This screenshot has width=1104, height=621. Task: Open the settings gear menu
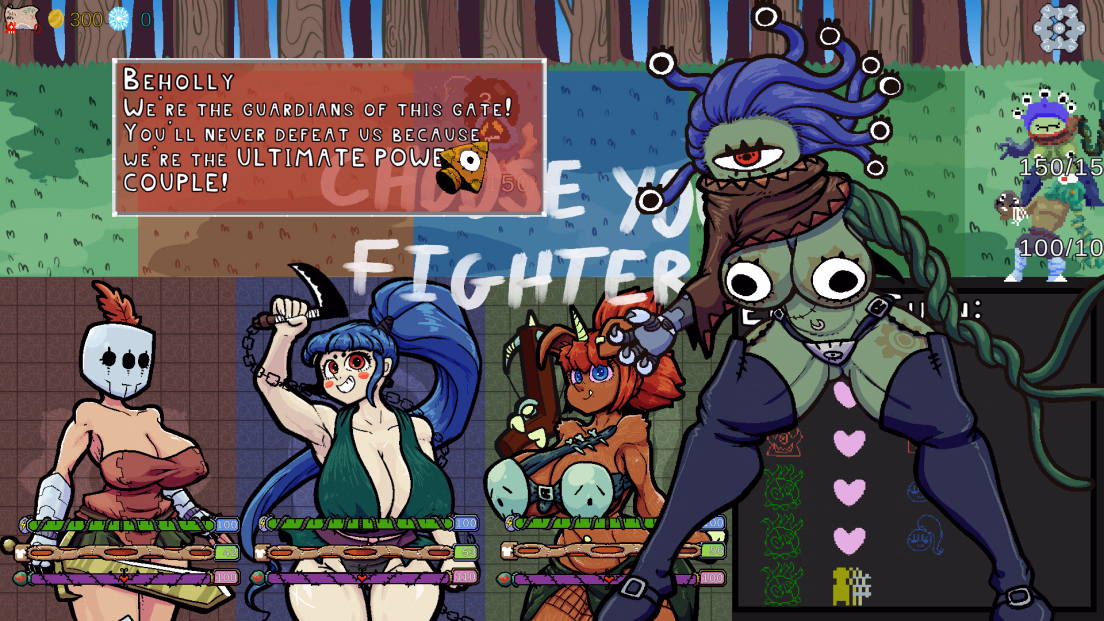(x=1058, y=27)
